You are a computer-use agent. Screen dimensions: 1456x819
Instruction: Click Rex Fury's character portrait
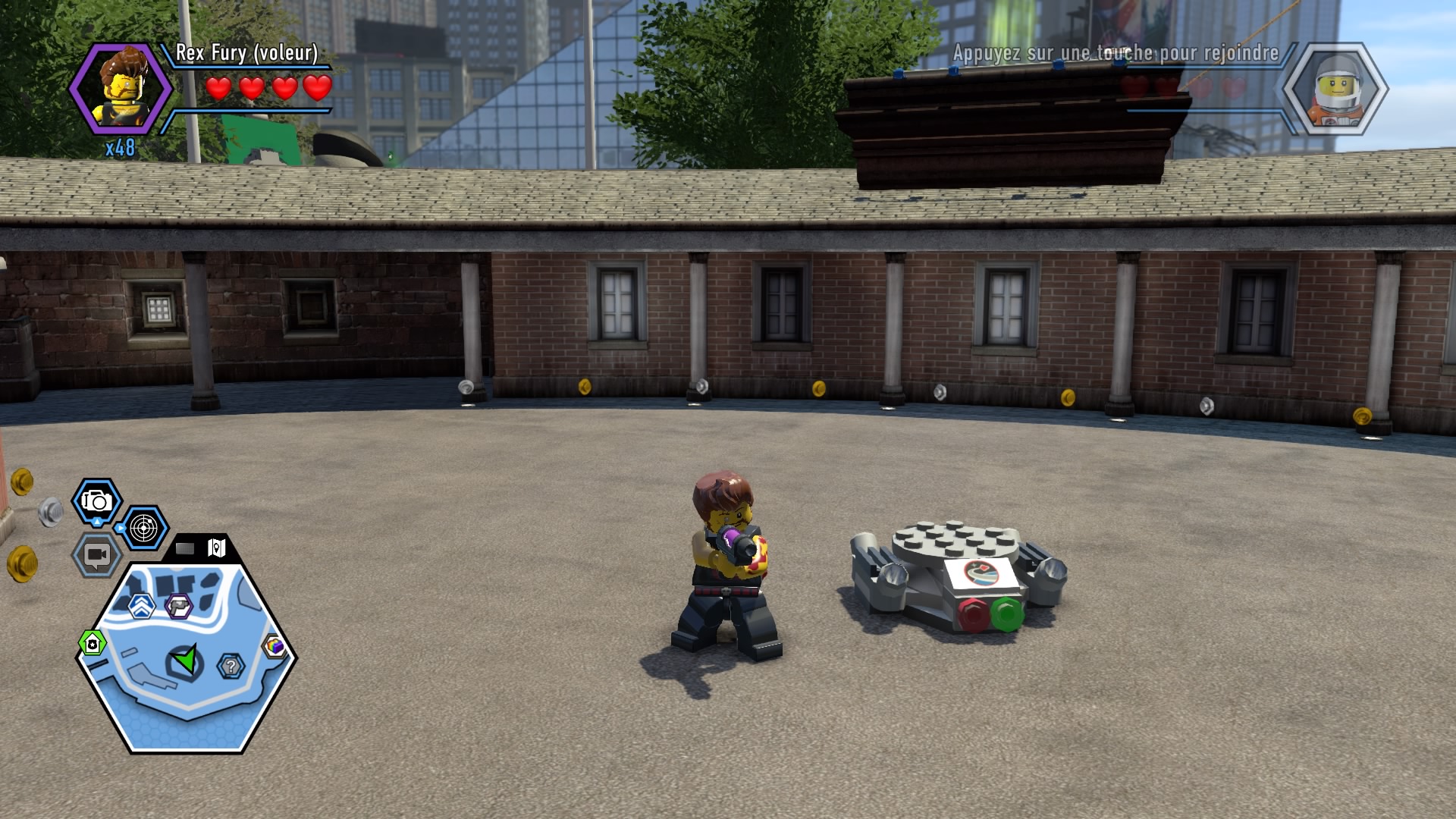tap(121, 89)
